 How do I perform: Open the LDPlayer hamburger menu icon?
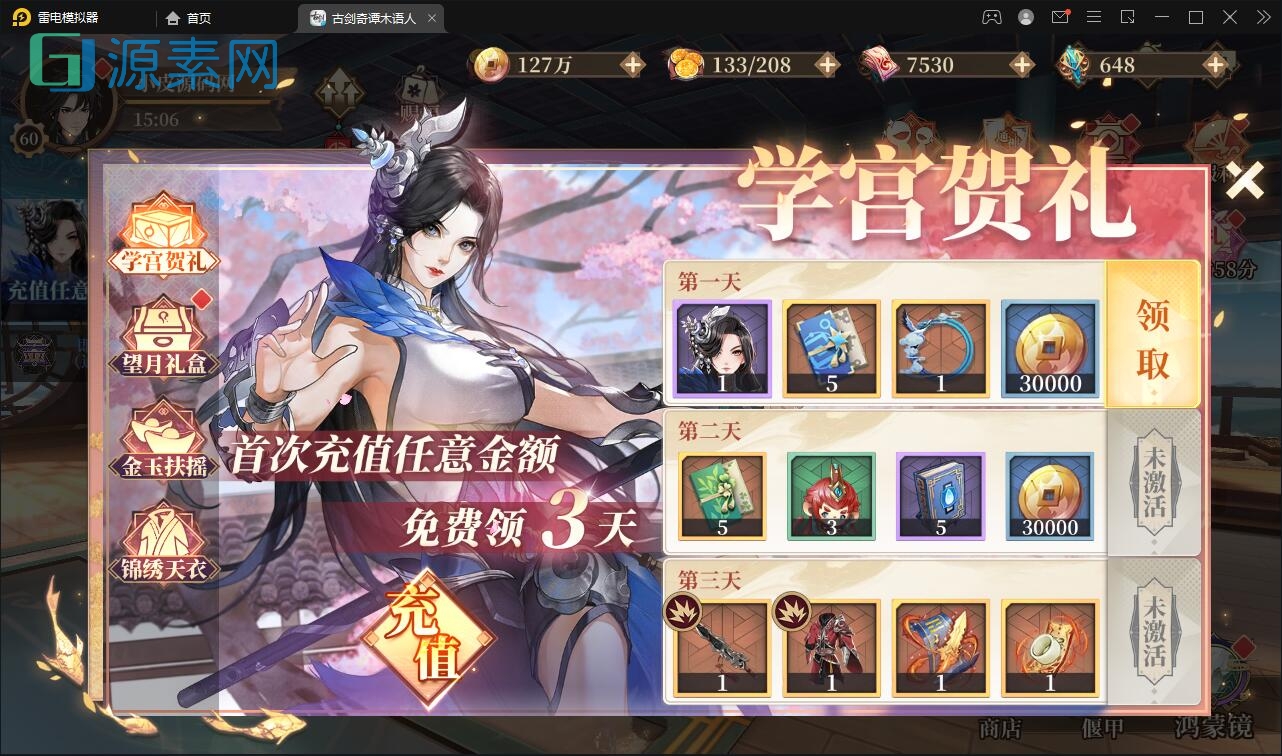pyautogui.click(x=1094, y=17)
